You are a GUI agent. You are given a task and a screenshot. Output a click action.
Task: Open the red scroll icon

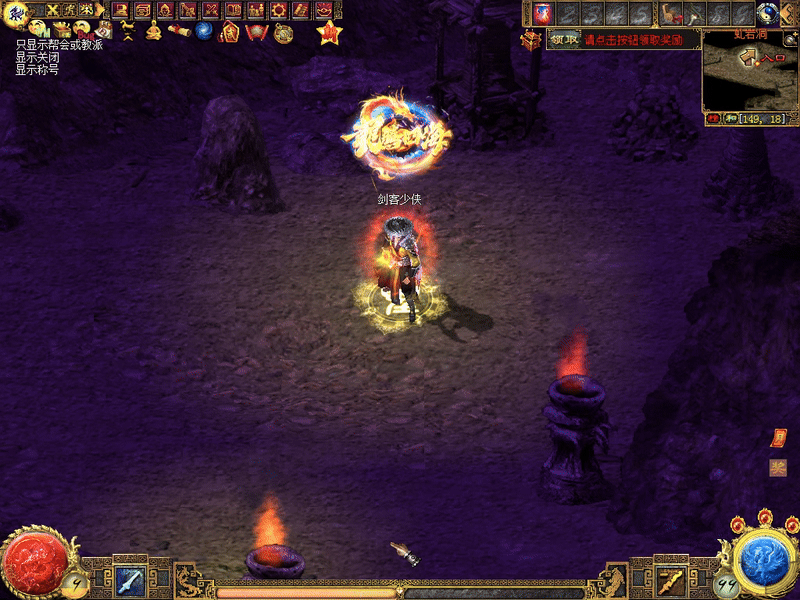pos(179,31)
